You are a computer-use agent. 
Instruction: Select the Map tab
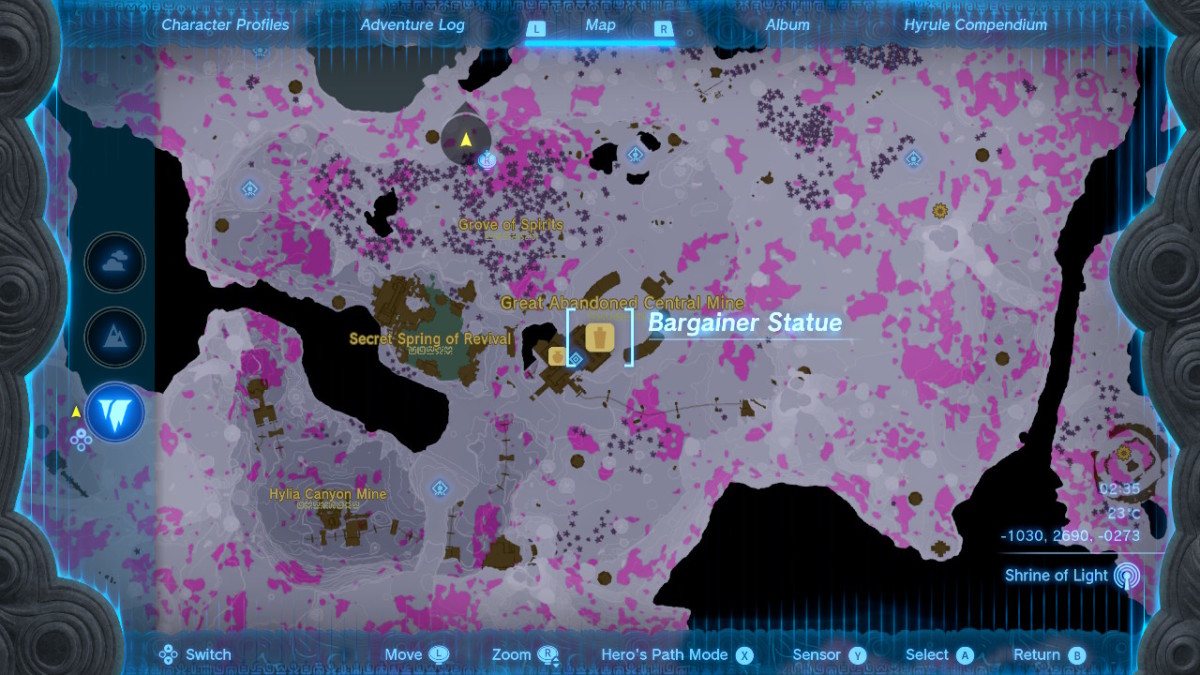[x=600, y=25]
